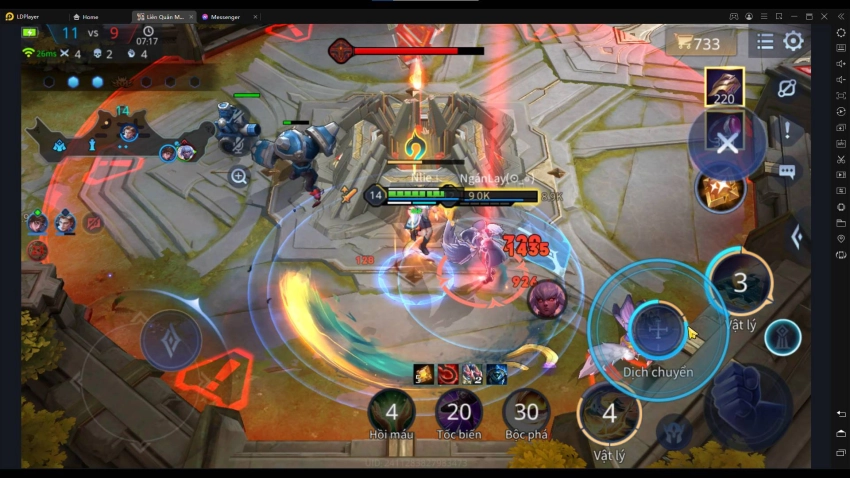The width and height of the screenshot is (850, 478).
Task: Activate the Tốc biến flash spell
Action: [x=459, y=412]
